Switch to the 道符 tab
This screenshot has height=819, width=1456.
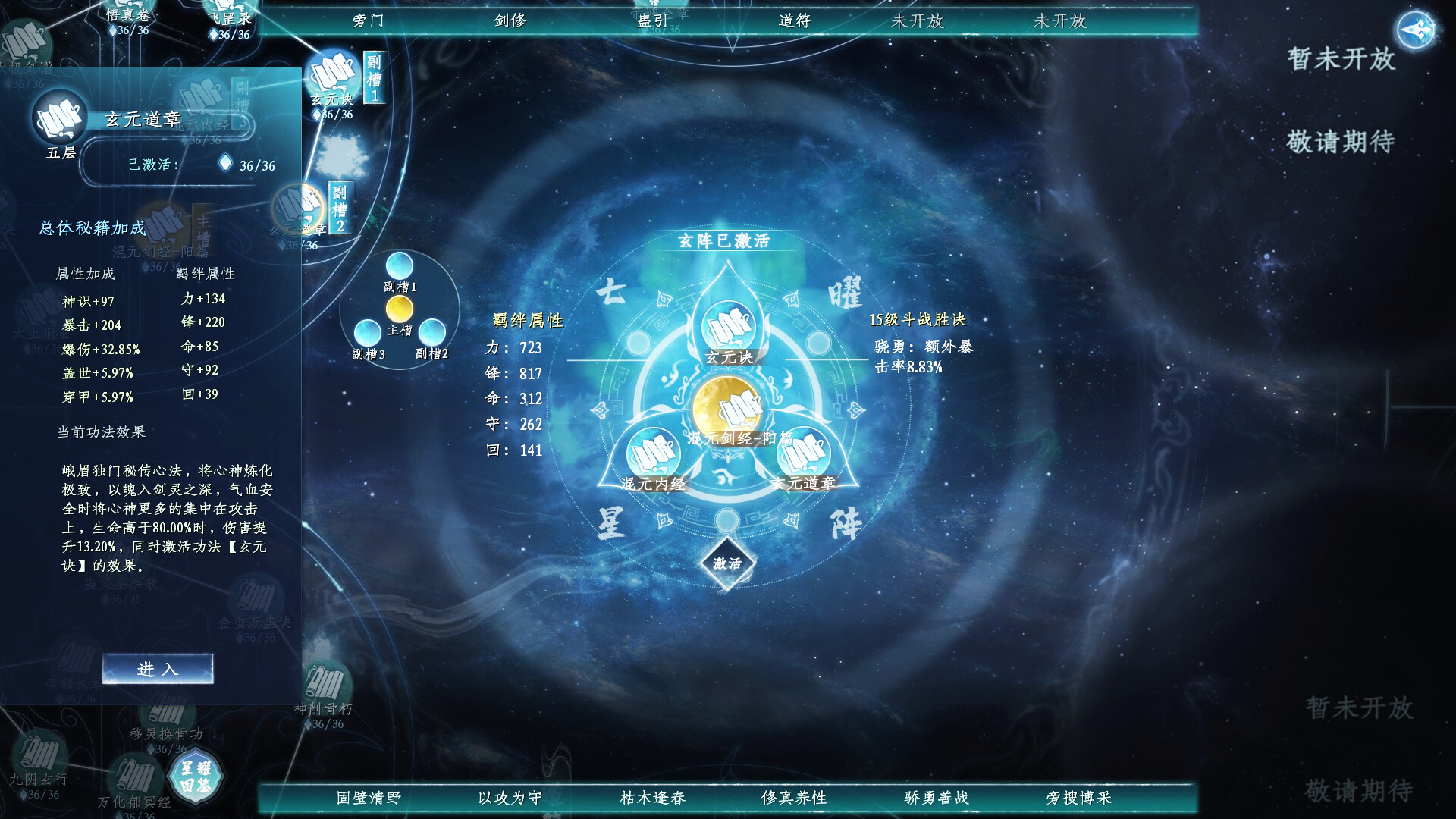[x=796, y=21]
